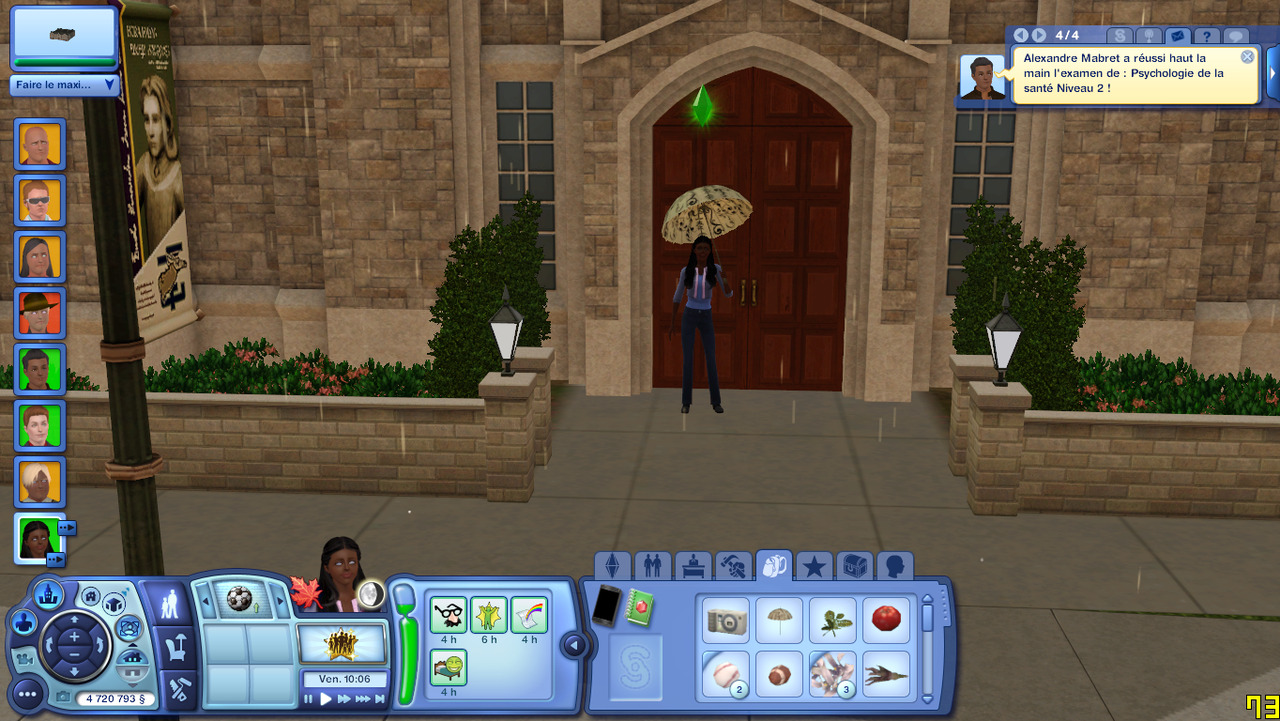Close the Alexandre Mabret exam notification
Image resolution: width=1280 pixels, height=721 pixels.
tap(1247, 57)
